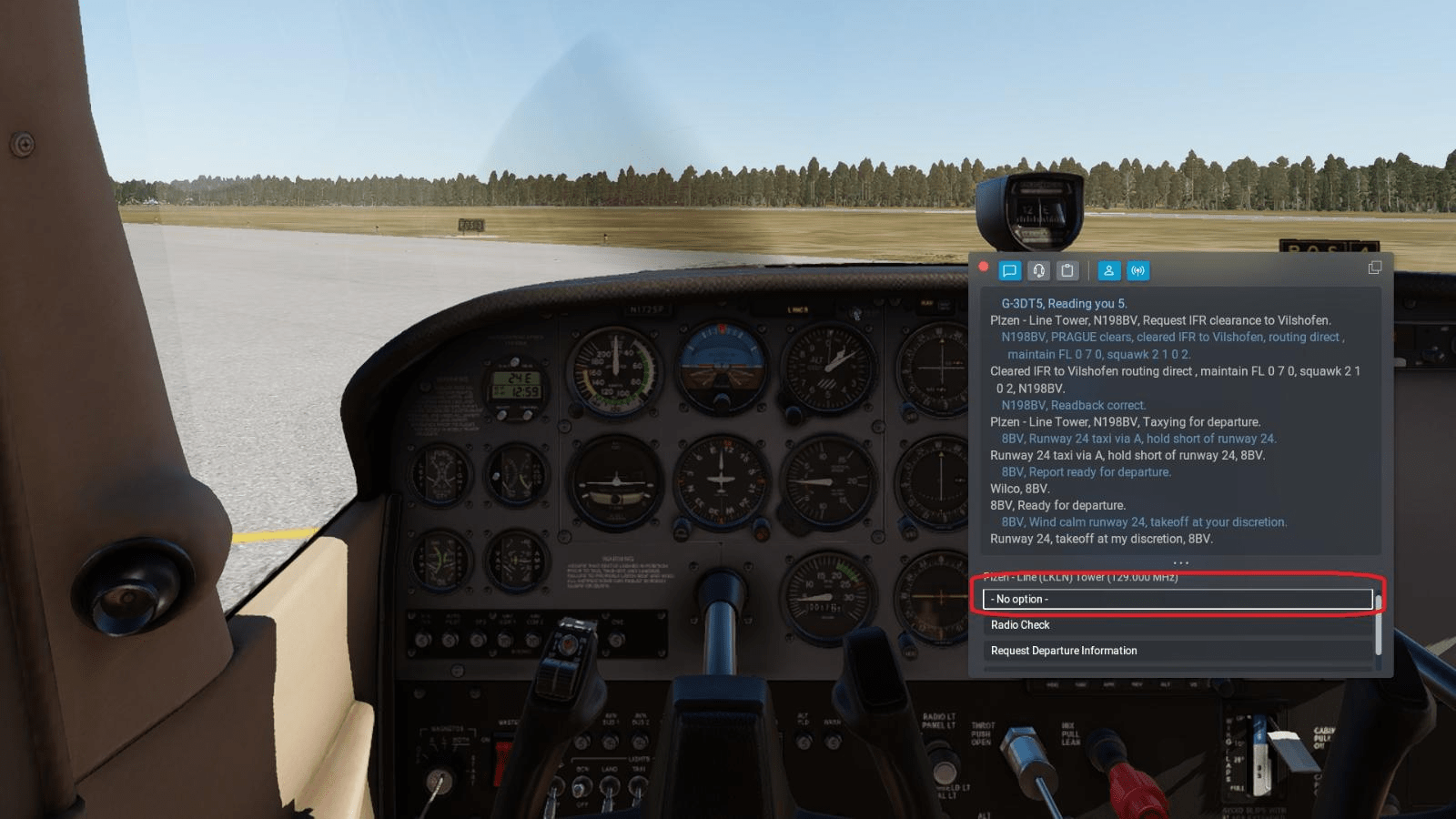Screen dimensions: 1456x819
Task: Choose Request Departure Information
Action: 1065,651
